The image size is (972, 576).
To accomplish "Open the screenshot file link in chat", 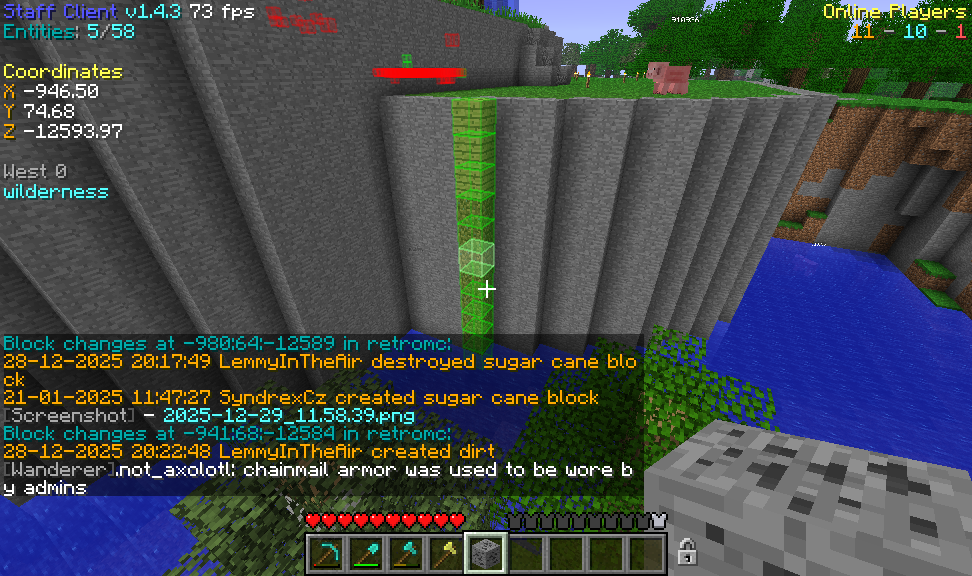I will (288, 415).
